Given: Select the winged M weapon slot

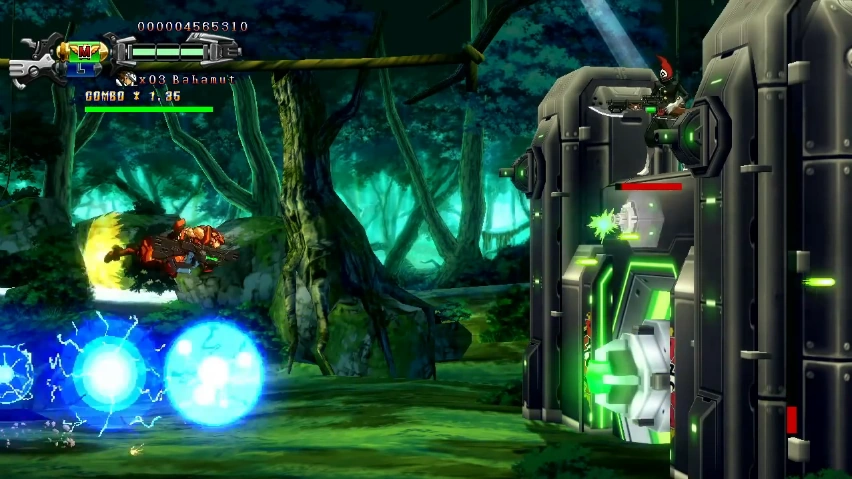Looking at the screenshot, I should point(84,50).
